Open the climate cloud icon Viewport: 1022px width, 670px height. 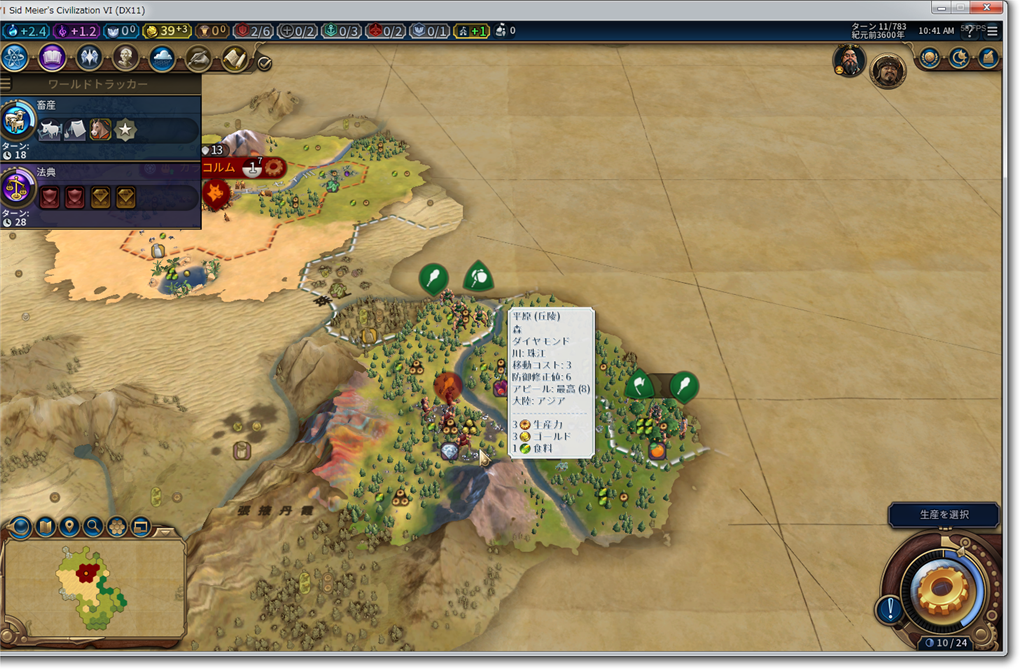tap(162, 58)
